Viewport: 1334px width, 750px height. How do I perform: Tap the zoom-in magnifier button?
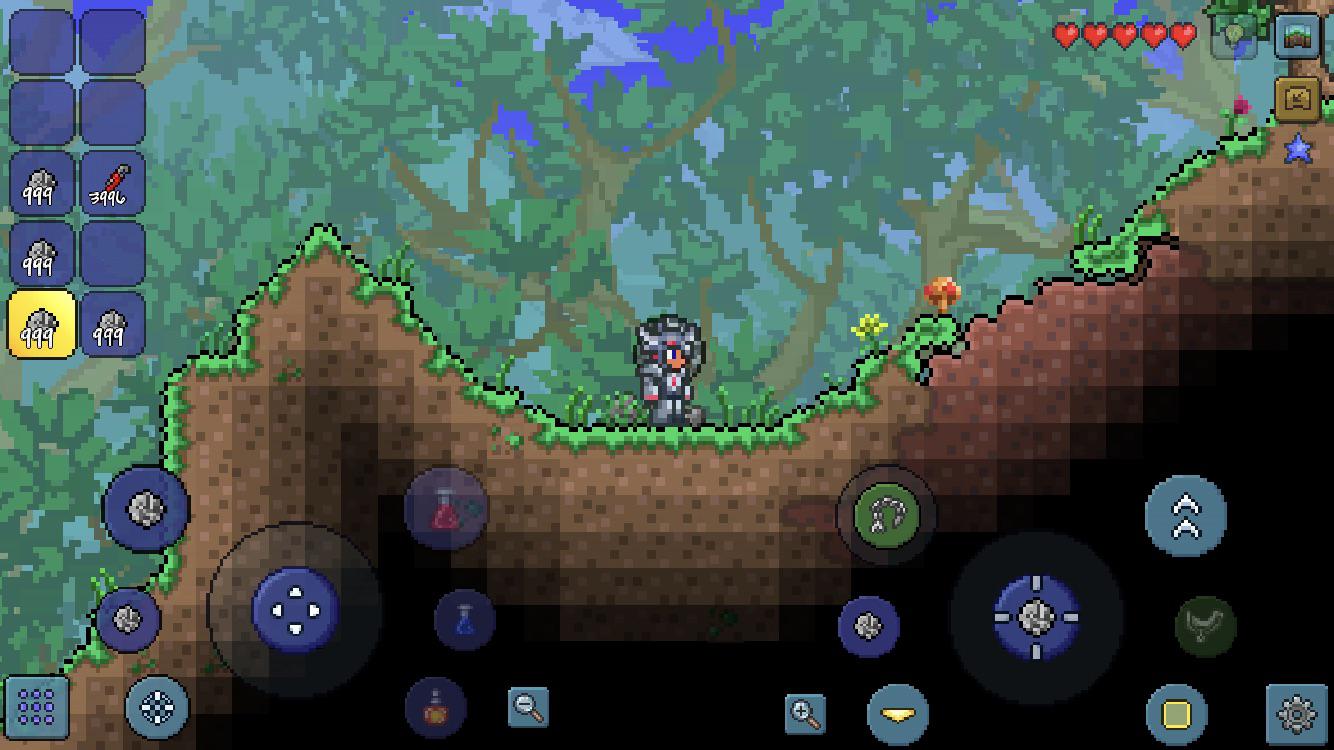(x=805, y=710)
